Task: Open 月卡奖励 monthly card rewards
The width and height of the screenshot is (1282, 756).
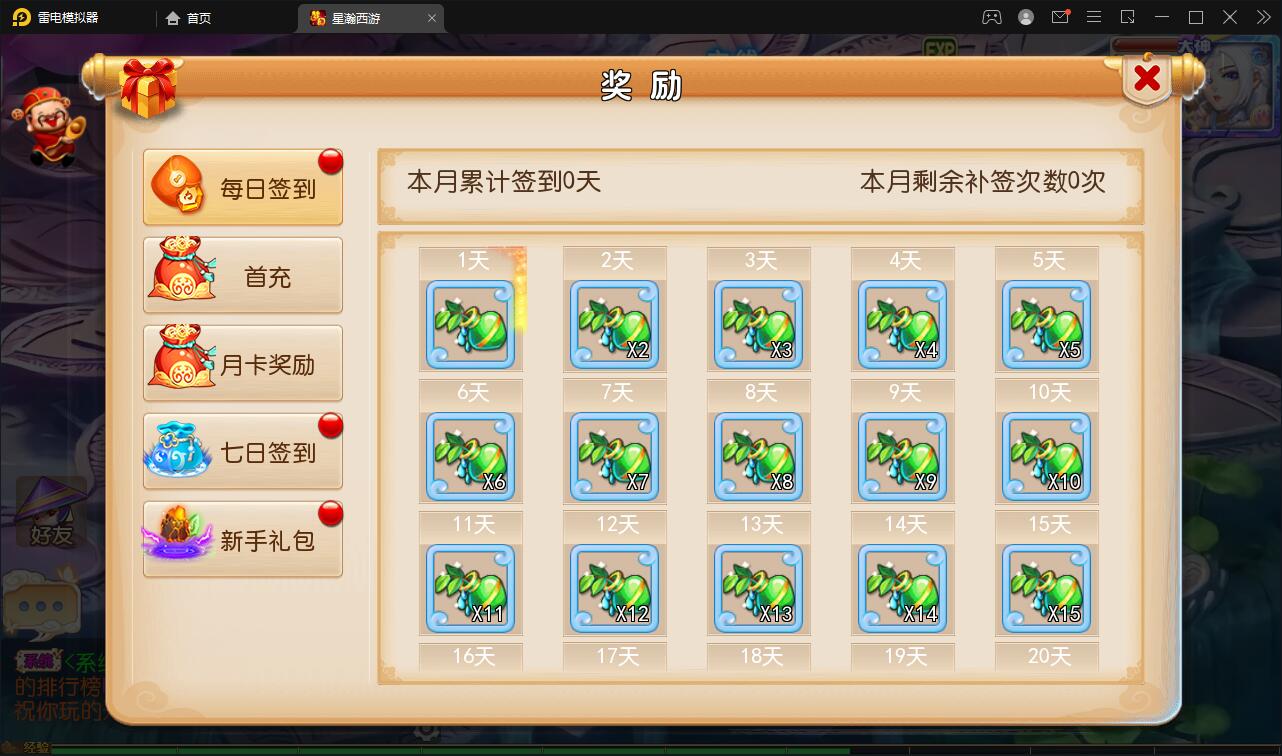Action: point(242,363)
